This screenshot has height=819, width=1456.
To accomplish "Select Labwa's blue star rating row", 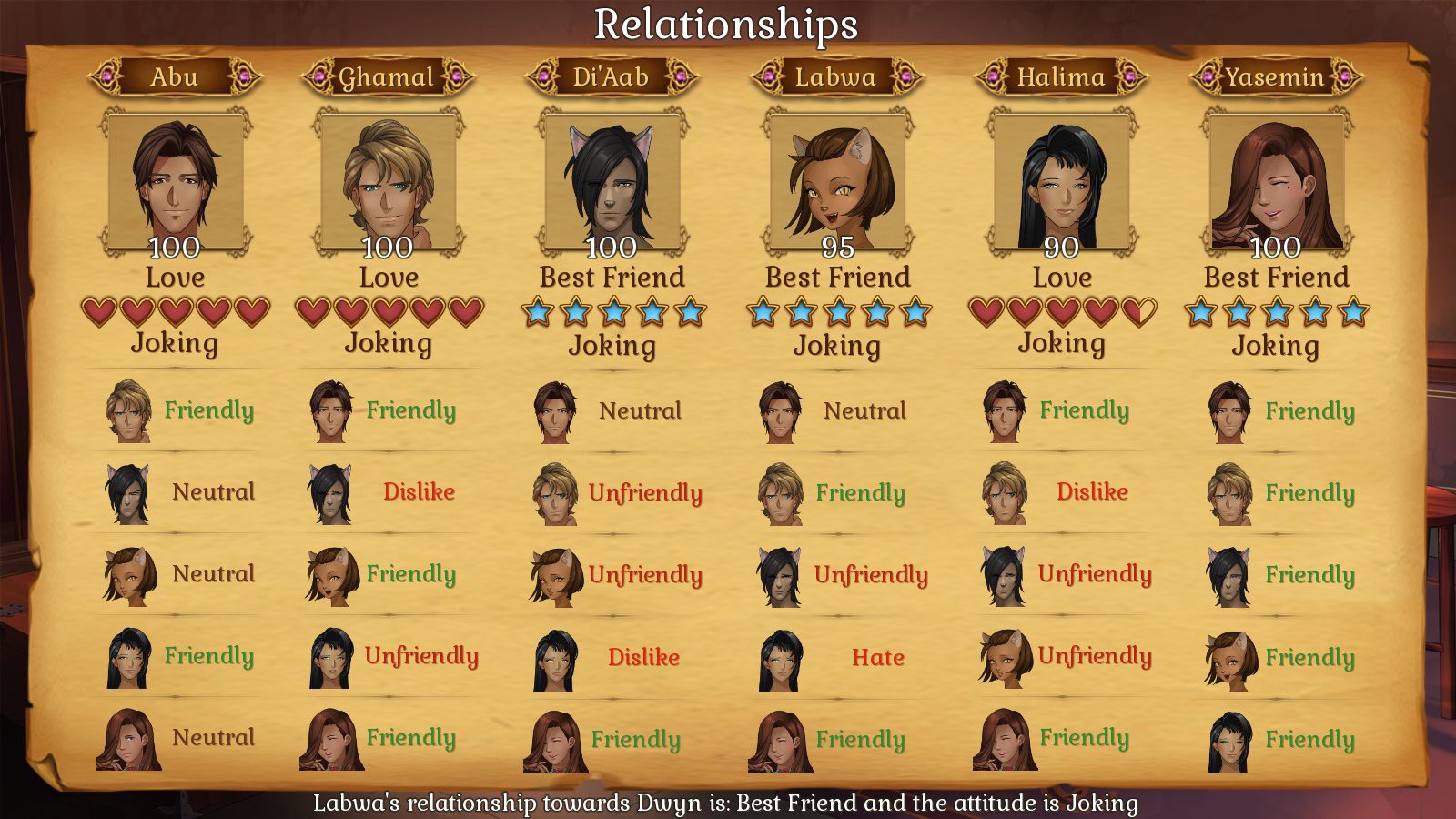I will point(837,312).
